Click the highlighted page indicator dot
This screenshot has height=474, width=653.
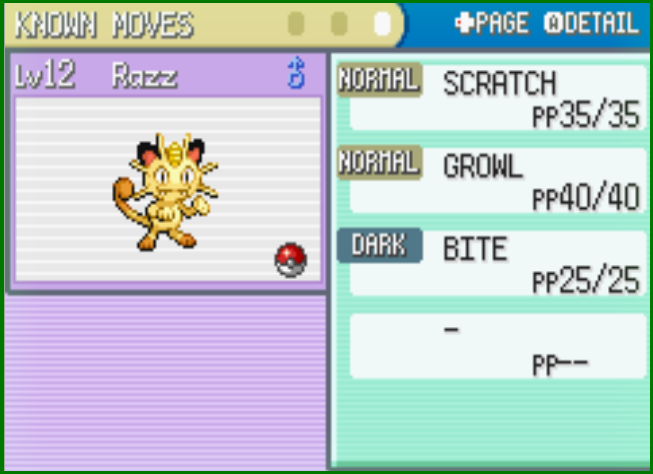[x=382, y=23]
